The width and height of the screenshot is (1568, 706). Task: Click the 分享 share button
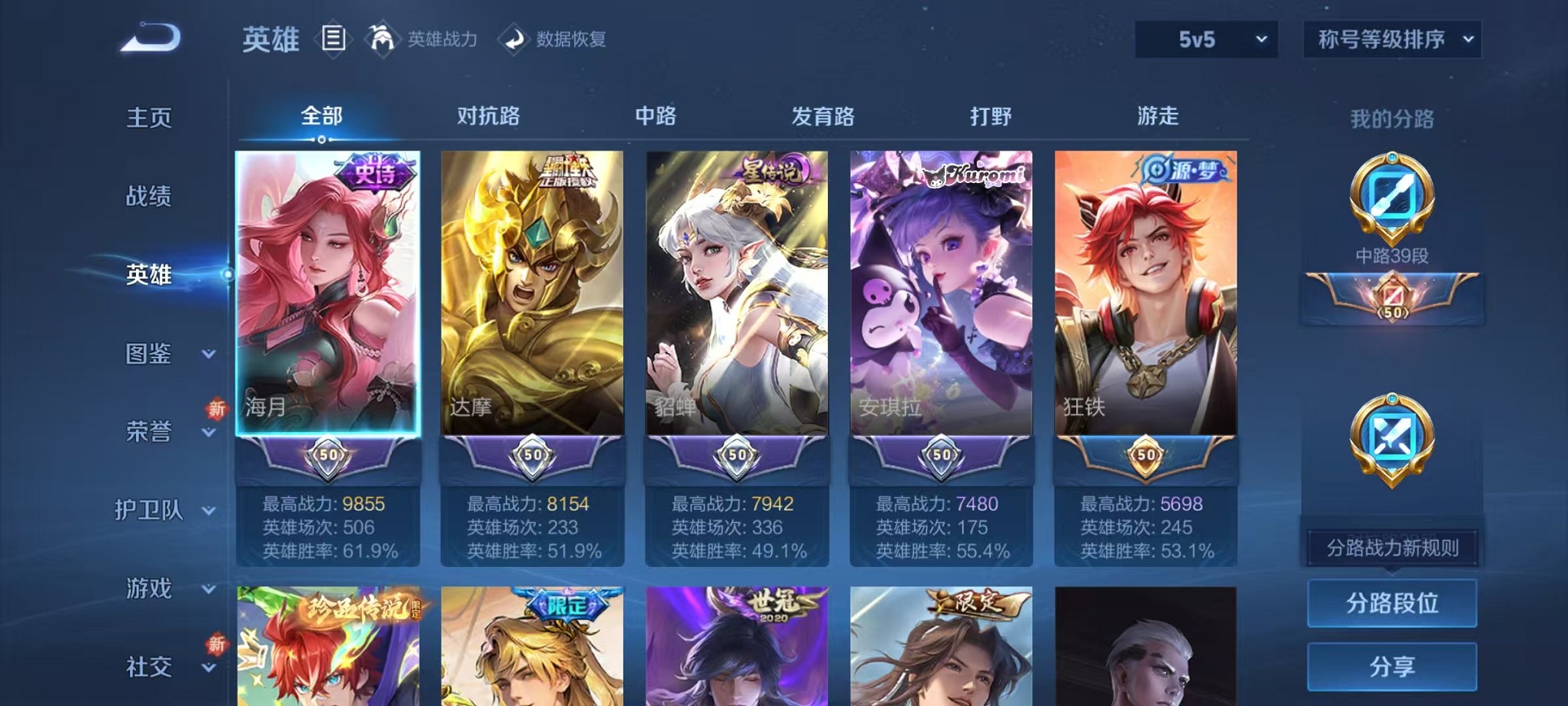tap(1391, 667)
